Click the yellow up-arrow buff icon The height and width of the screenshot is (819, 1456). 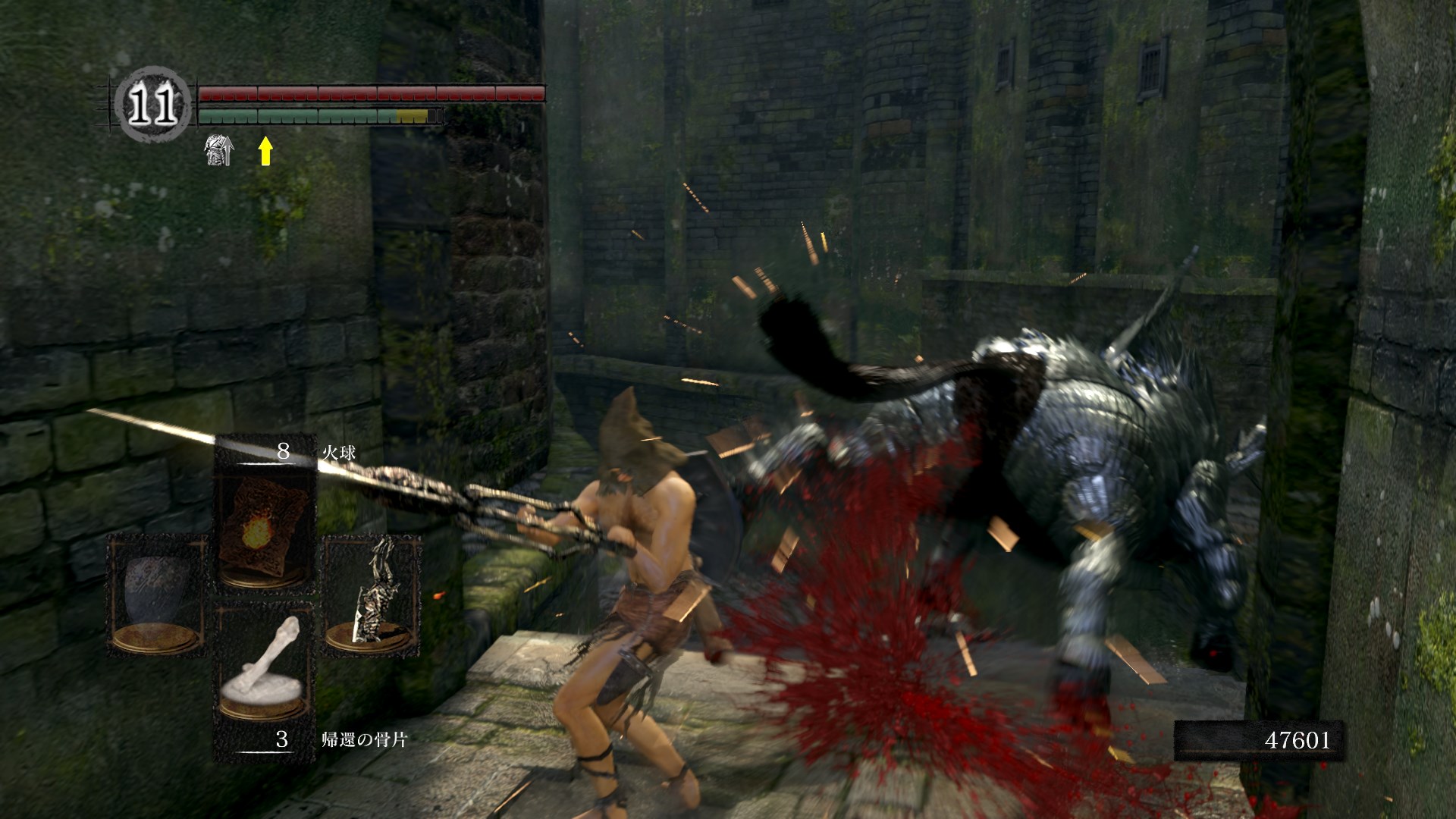[265, 150]
